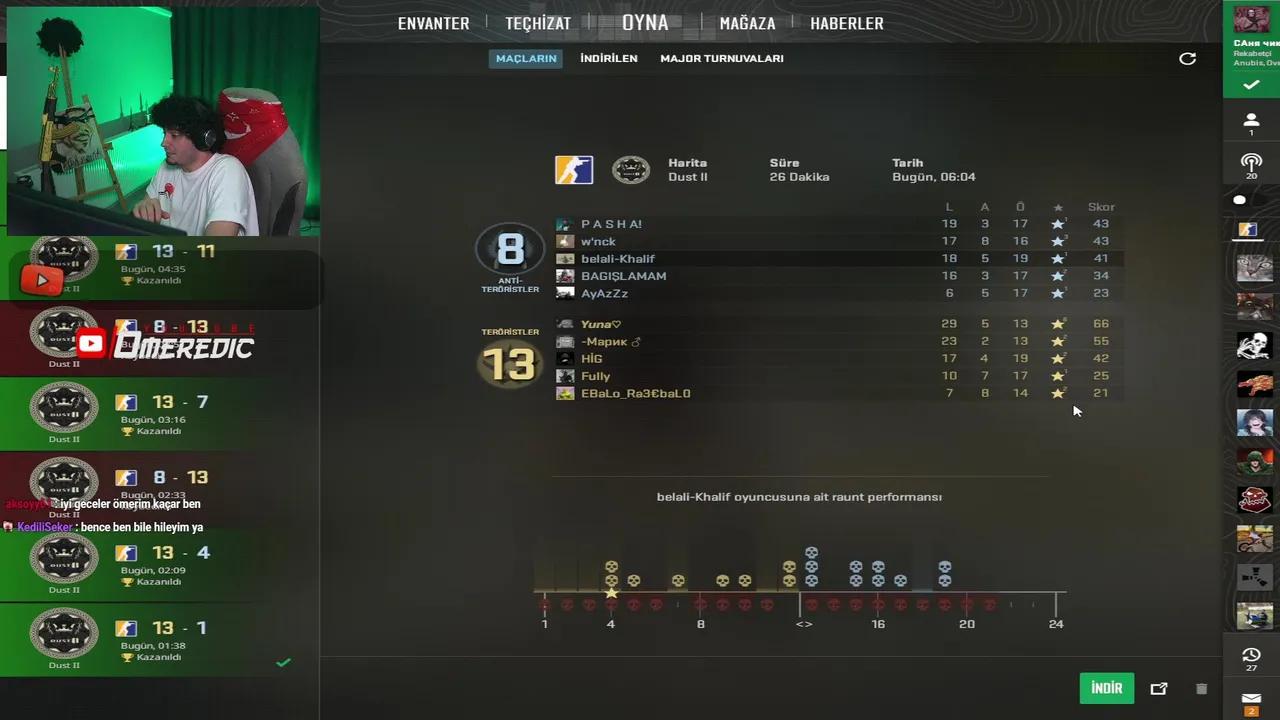This screenshot has width=1280, height=720.
Task: Open the friends icon showing 1 online
Action: tap(1251, 120)
